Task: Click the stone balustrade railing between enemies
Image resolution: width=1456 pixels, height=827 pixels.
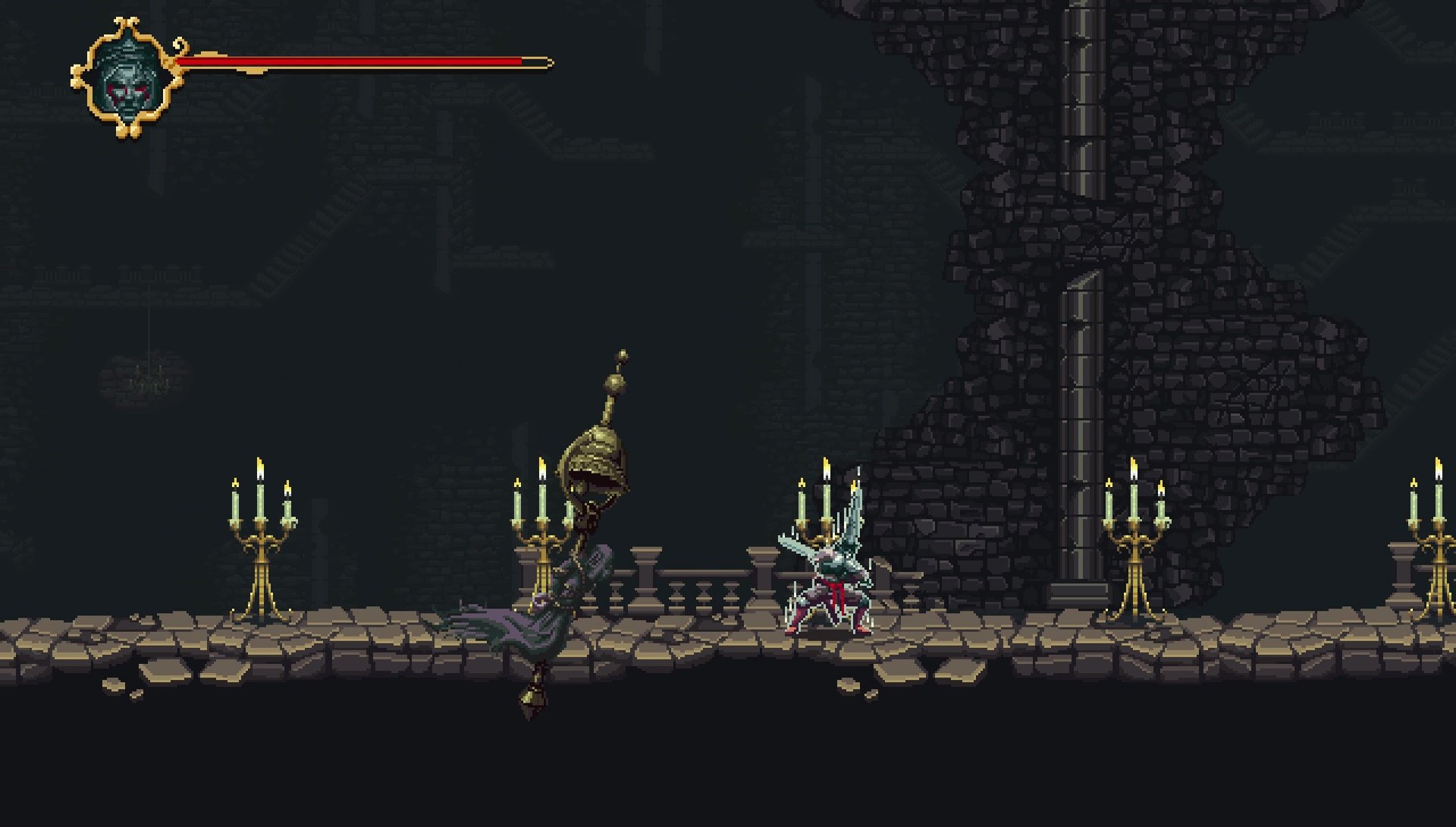Action: point(705,588)
